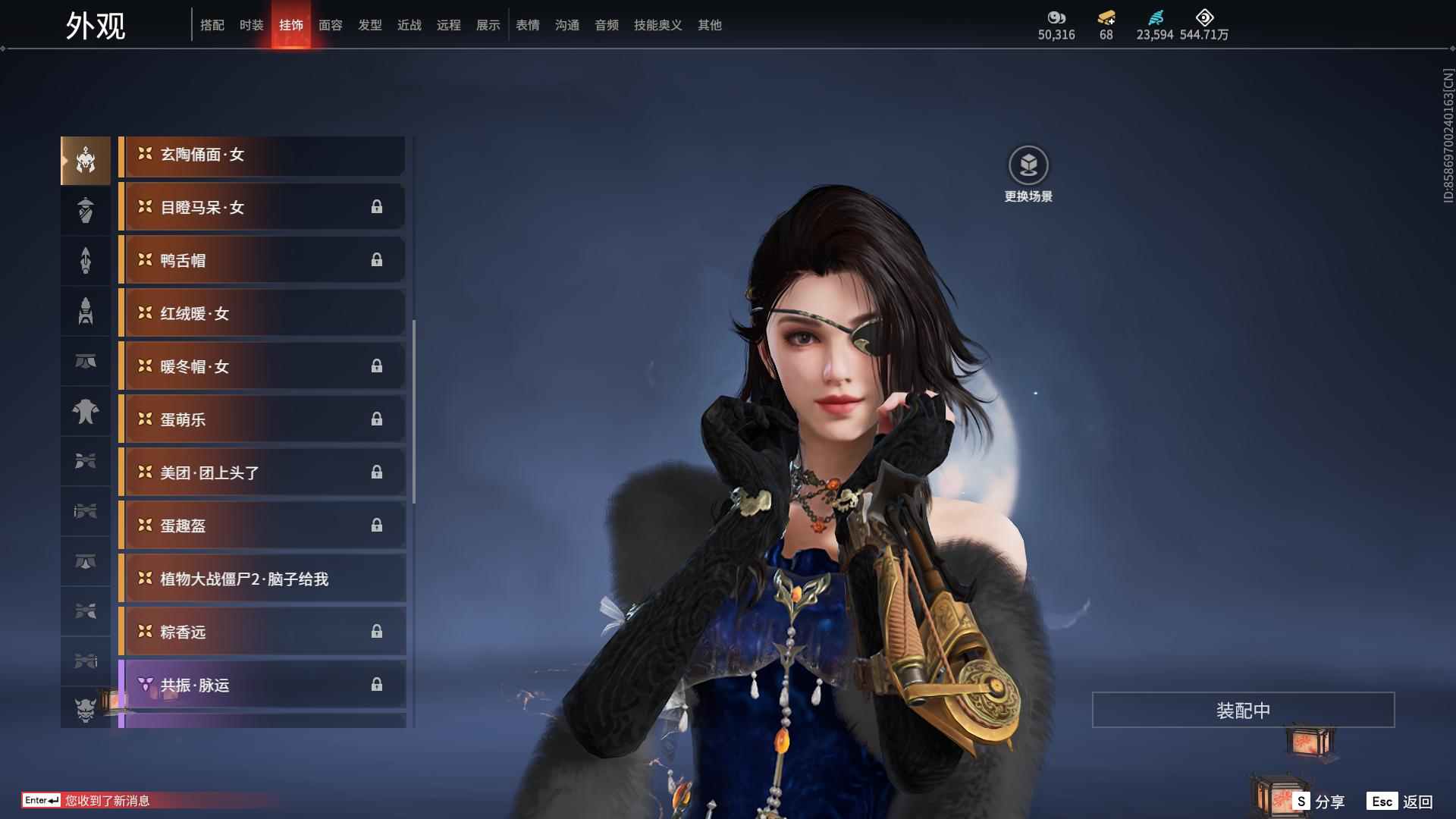The image size is (1456, 819).
Task: Open the demon mask category icon
Action: tap(86, 709)
